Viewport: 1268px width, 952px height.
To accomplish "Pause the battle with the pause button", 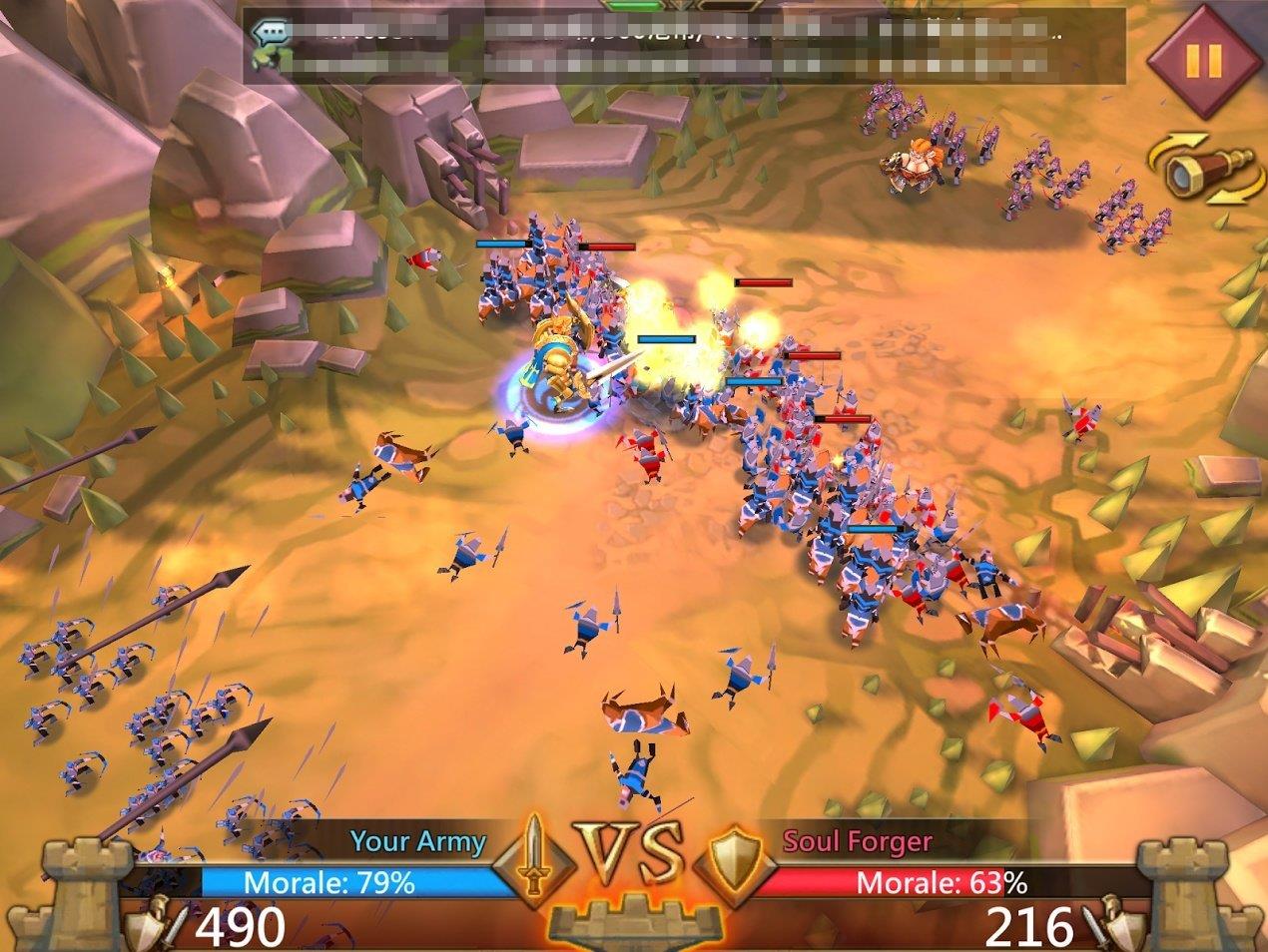I will tap(1201, 60).
